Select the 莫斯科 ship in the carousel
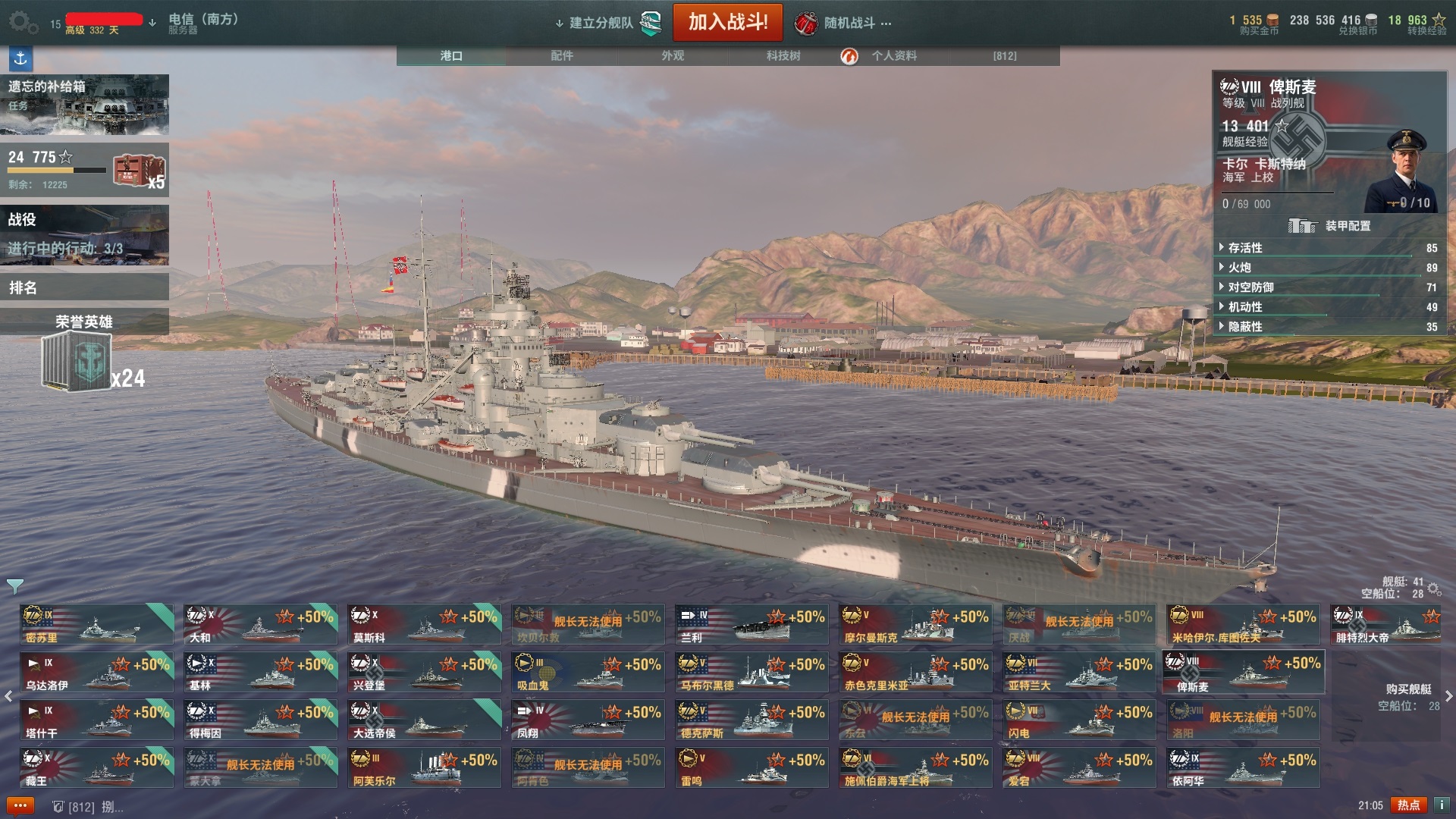Screen dimensions: 1456x819 click(424, 625)
